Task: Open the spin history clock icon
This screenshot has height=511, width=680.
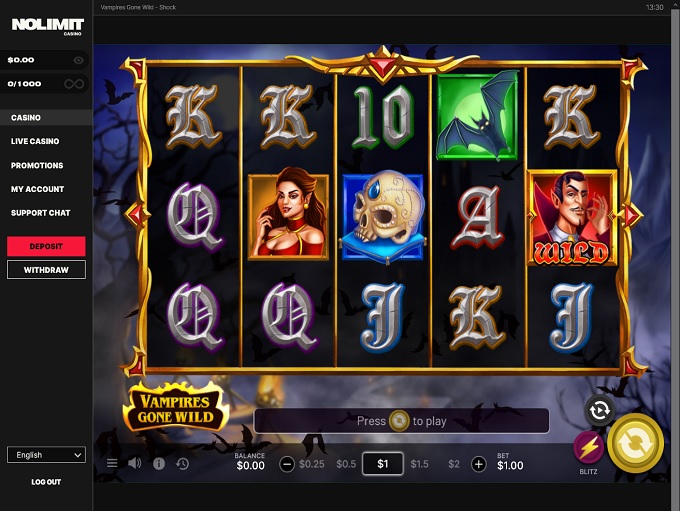Action: pyautogui.click(x=182, y=464)
